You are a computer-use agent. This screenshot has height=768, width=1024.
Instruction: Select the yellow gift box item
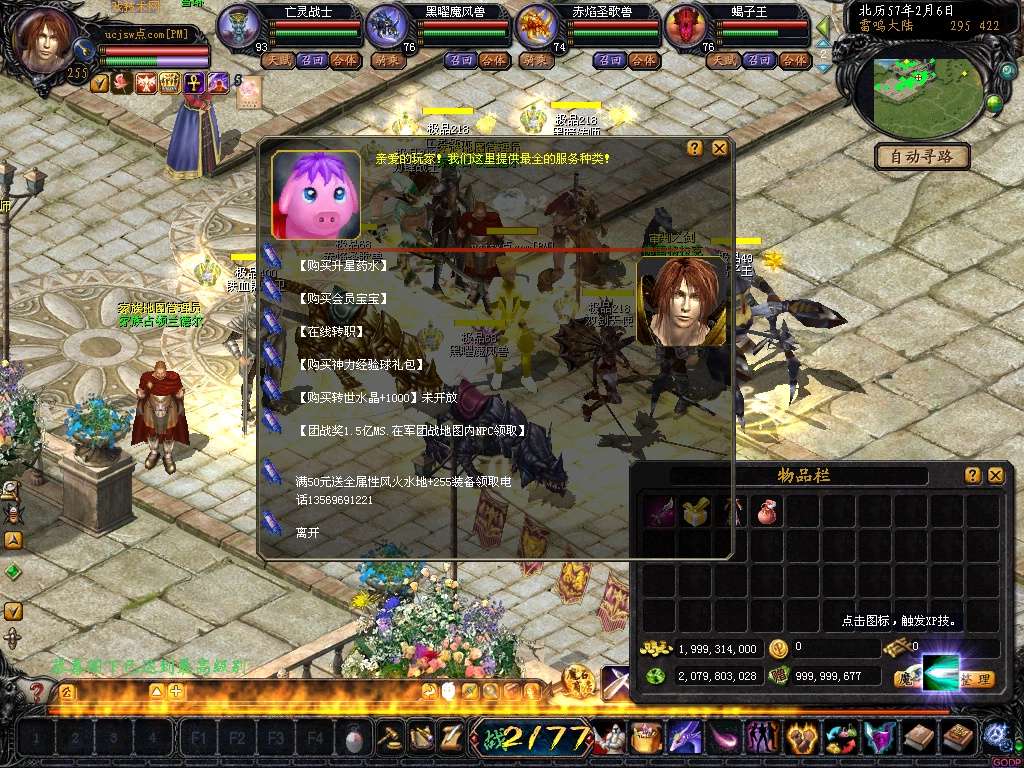(695, 512)
